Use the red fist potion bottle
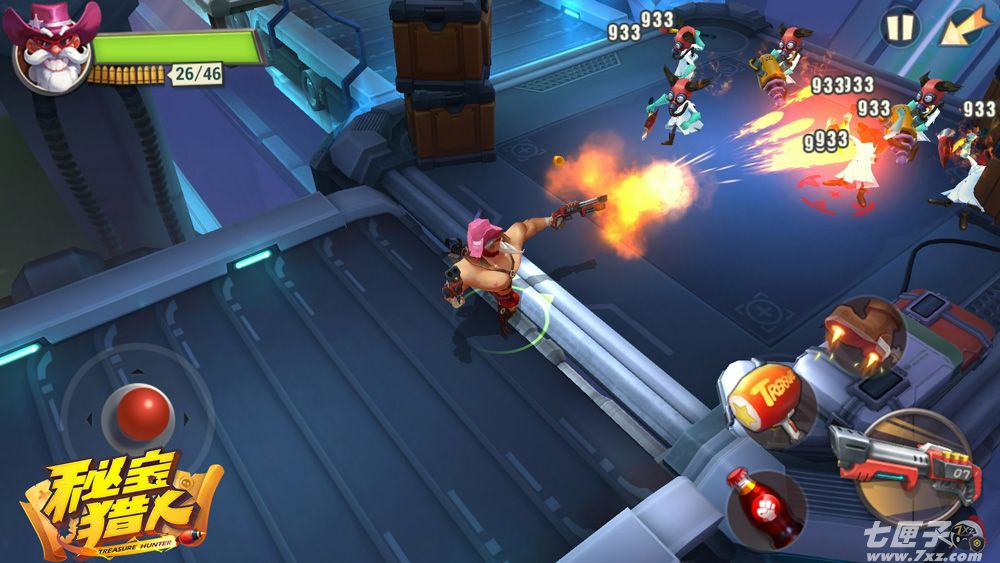Viewport: 1000px width, 563px height. point(764,507)
